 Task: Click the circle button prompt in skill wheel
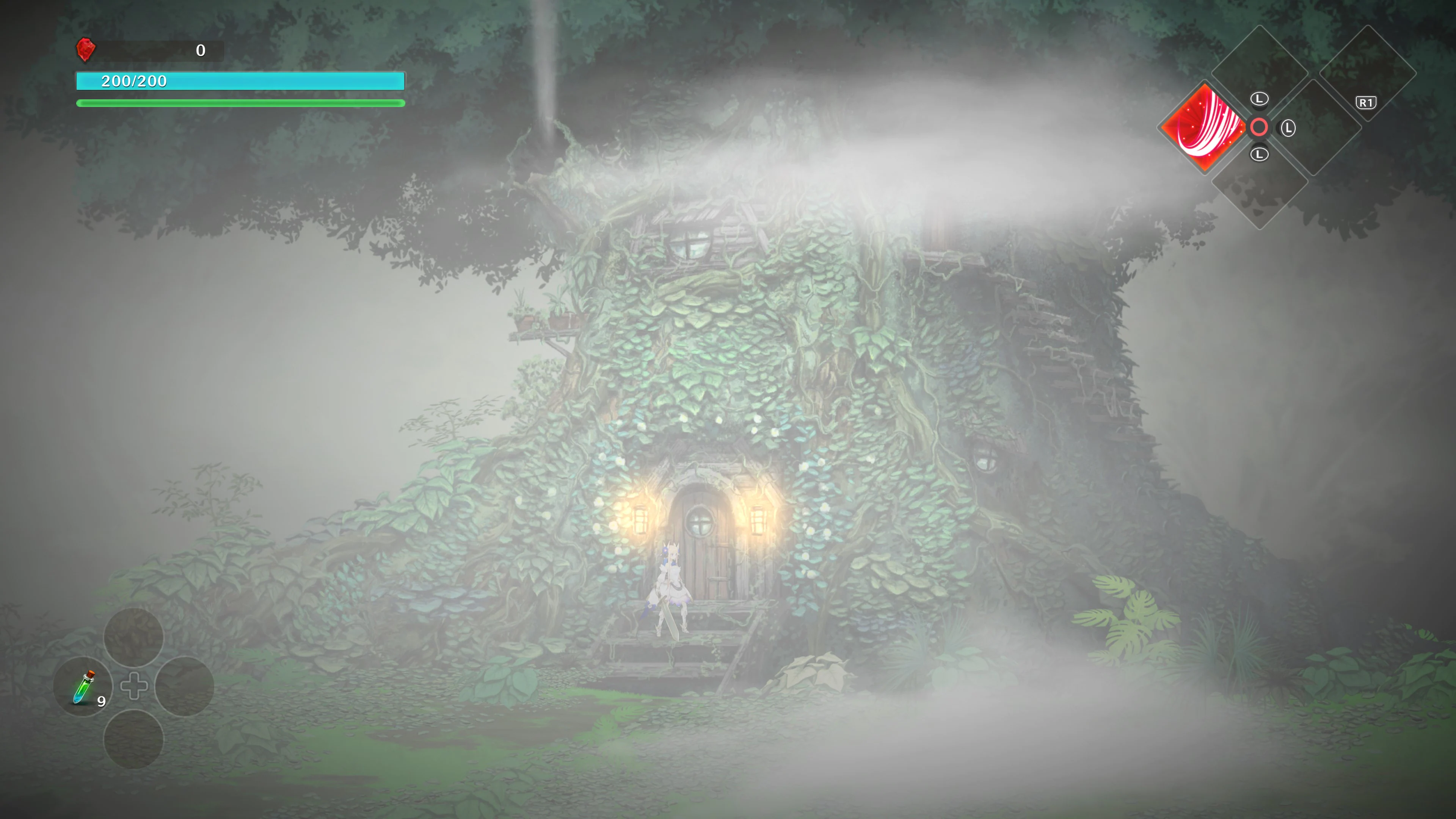click(1259, 127)
